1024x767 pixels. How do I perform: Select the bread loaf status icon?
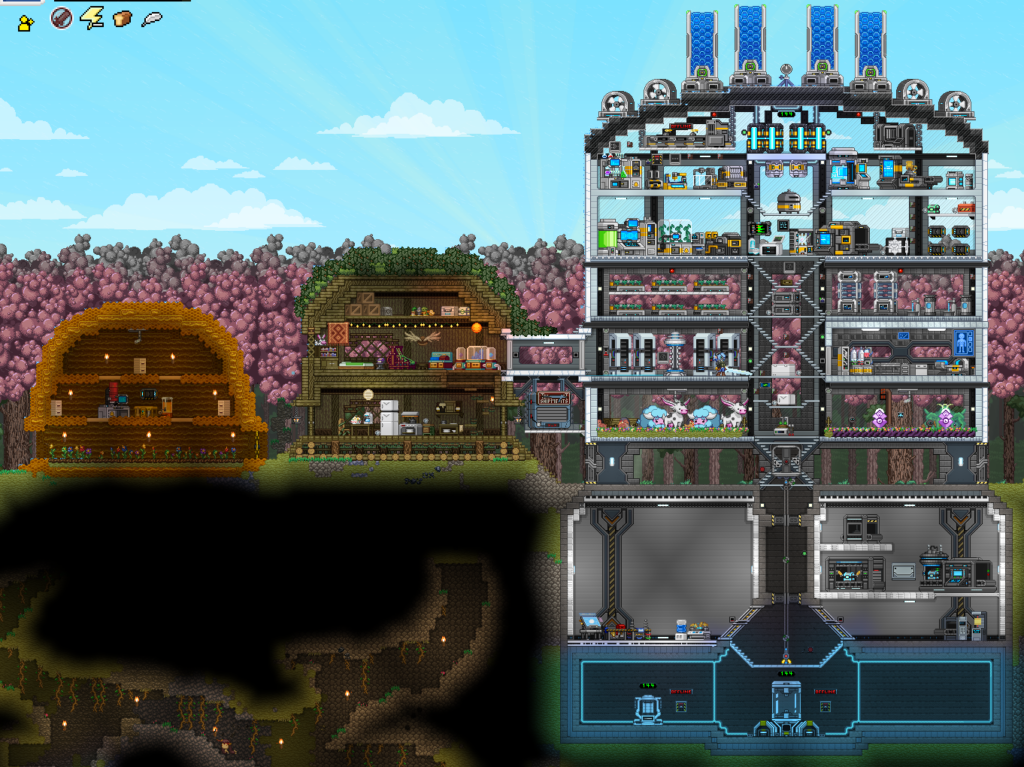coord(122,18)
